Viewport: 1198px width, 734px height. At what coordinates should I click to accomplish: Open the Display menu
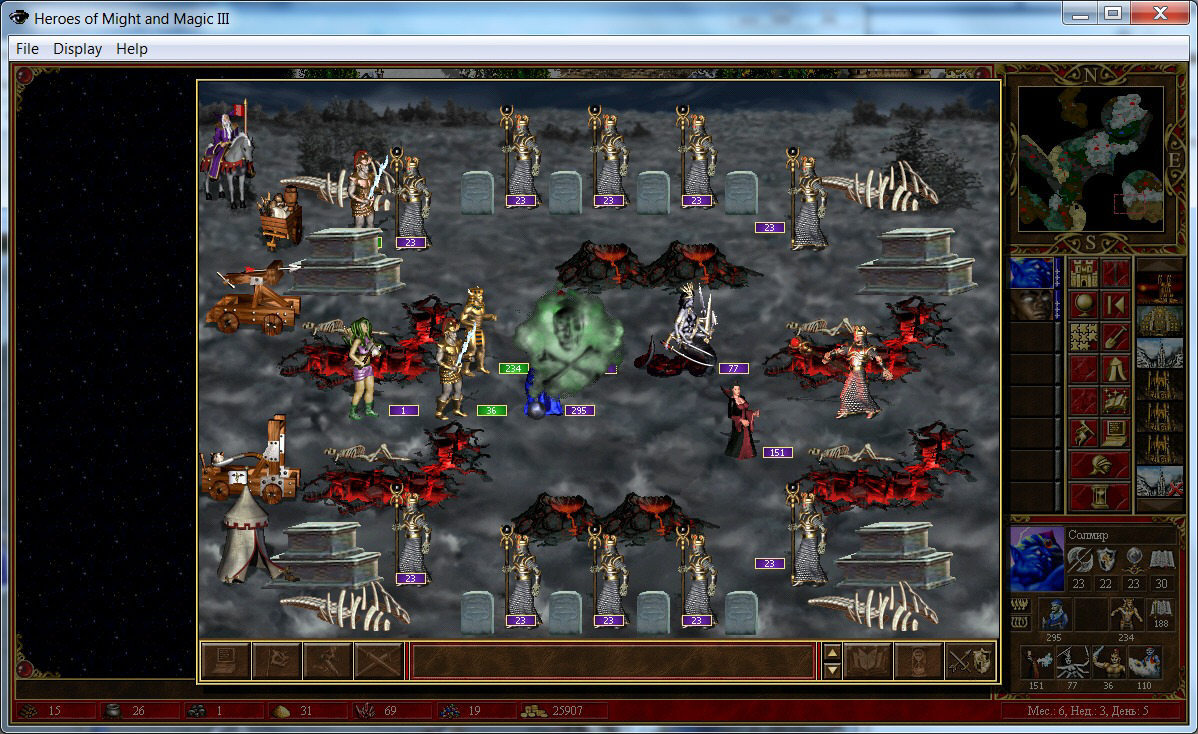(77, 49)
